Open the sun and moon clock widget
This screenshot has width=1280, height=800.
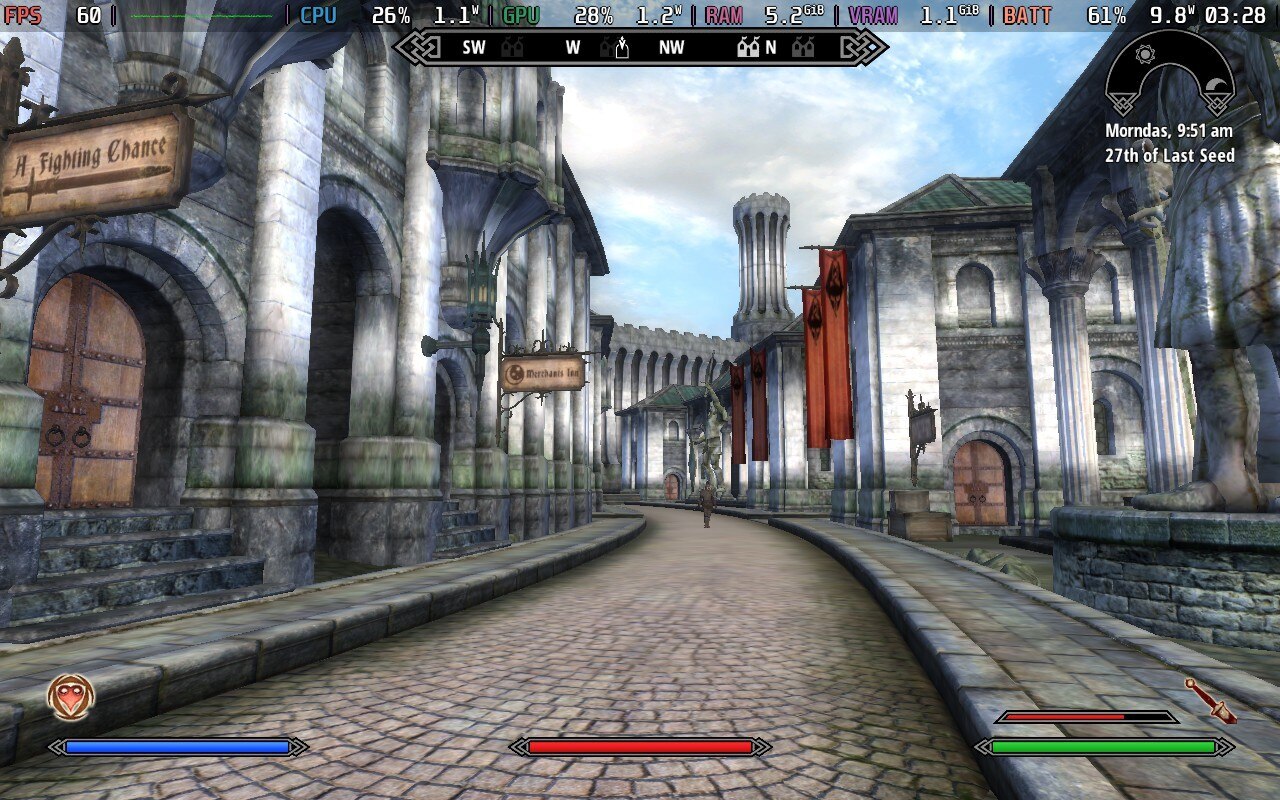click(1169, 76)
